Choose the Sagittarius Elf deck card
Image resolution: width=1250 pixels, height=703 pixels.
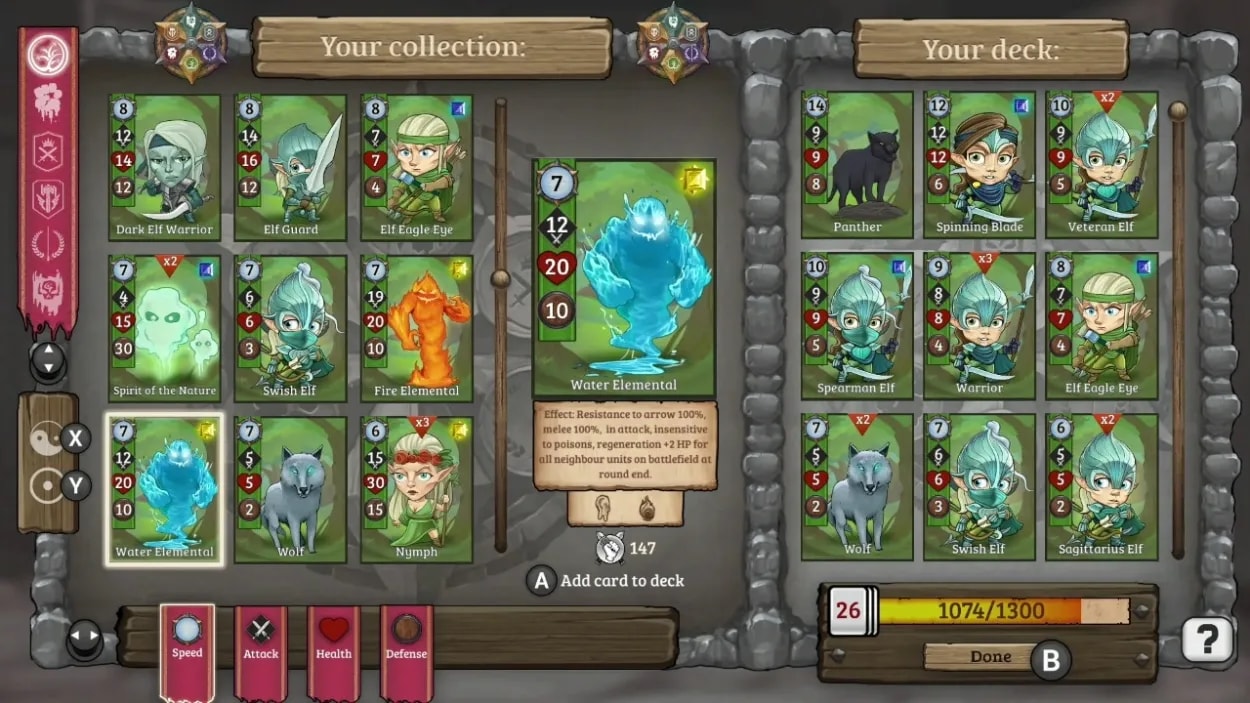click(x=1102, y=486)
